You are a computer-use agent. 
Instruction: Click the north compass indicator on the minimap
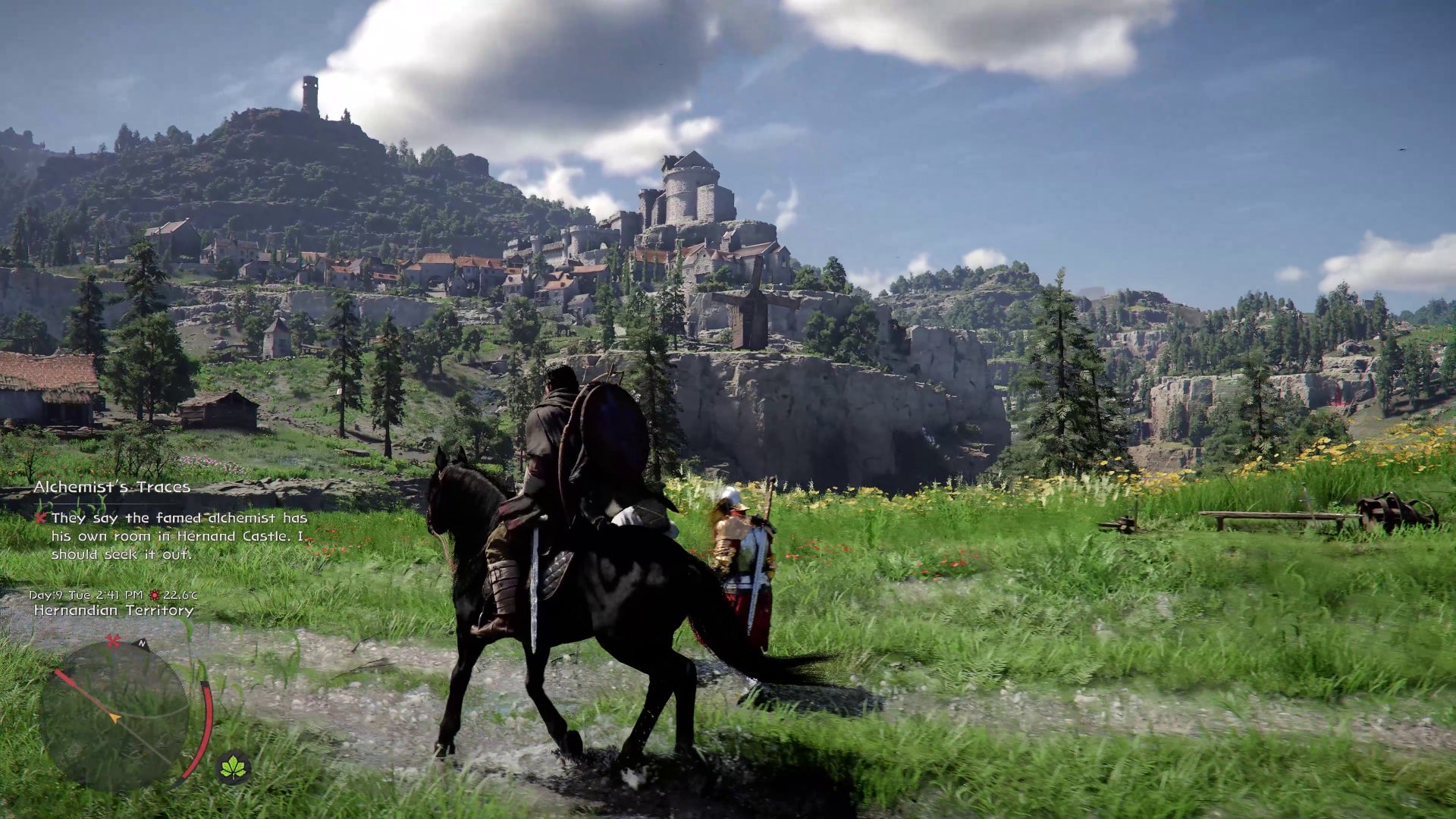142,644
